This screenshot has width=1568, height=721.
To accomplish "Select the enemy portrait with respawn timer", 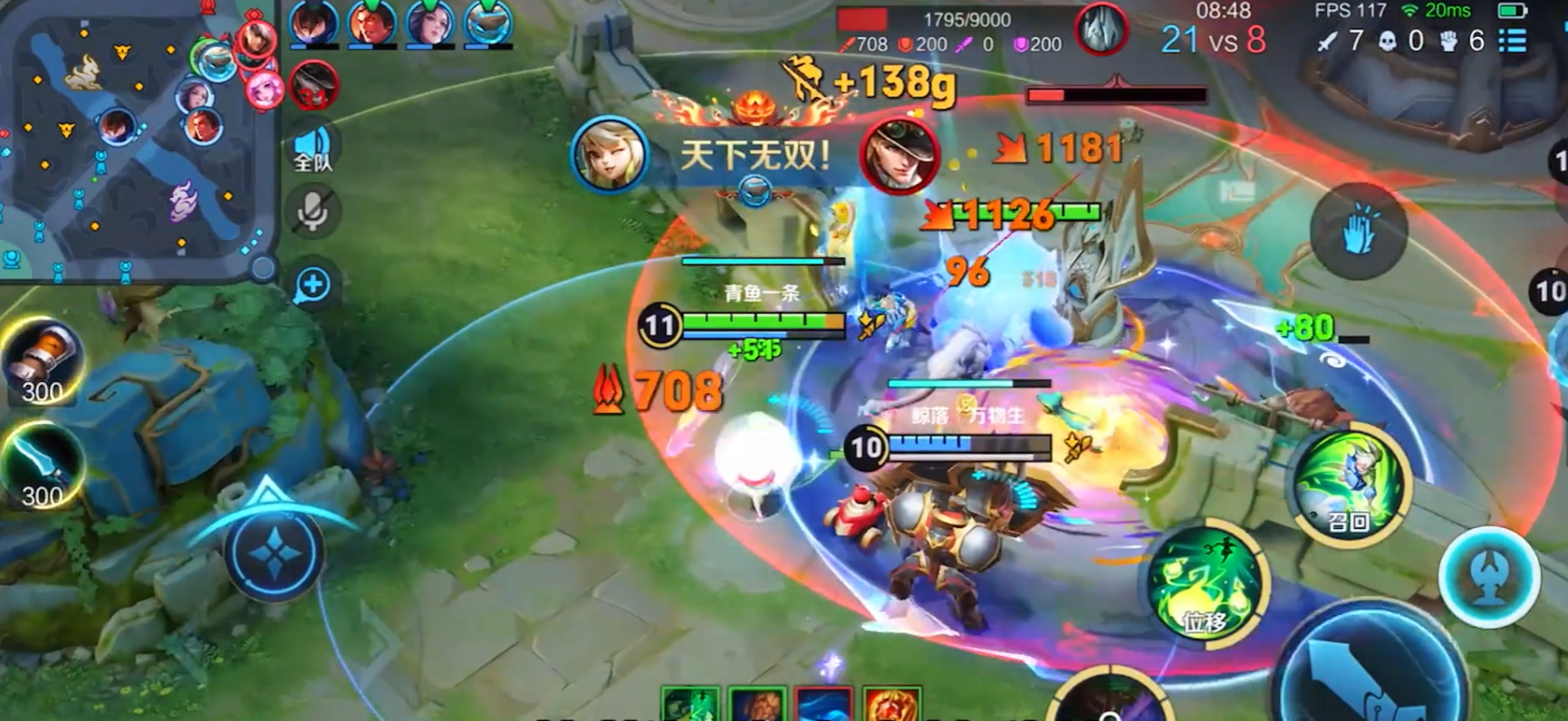I will tap(313, 87).
